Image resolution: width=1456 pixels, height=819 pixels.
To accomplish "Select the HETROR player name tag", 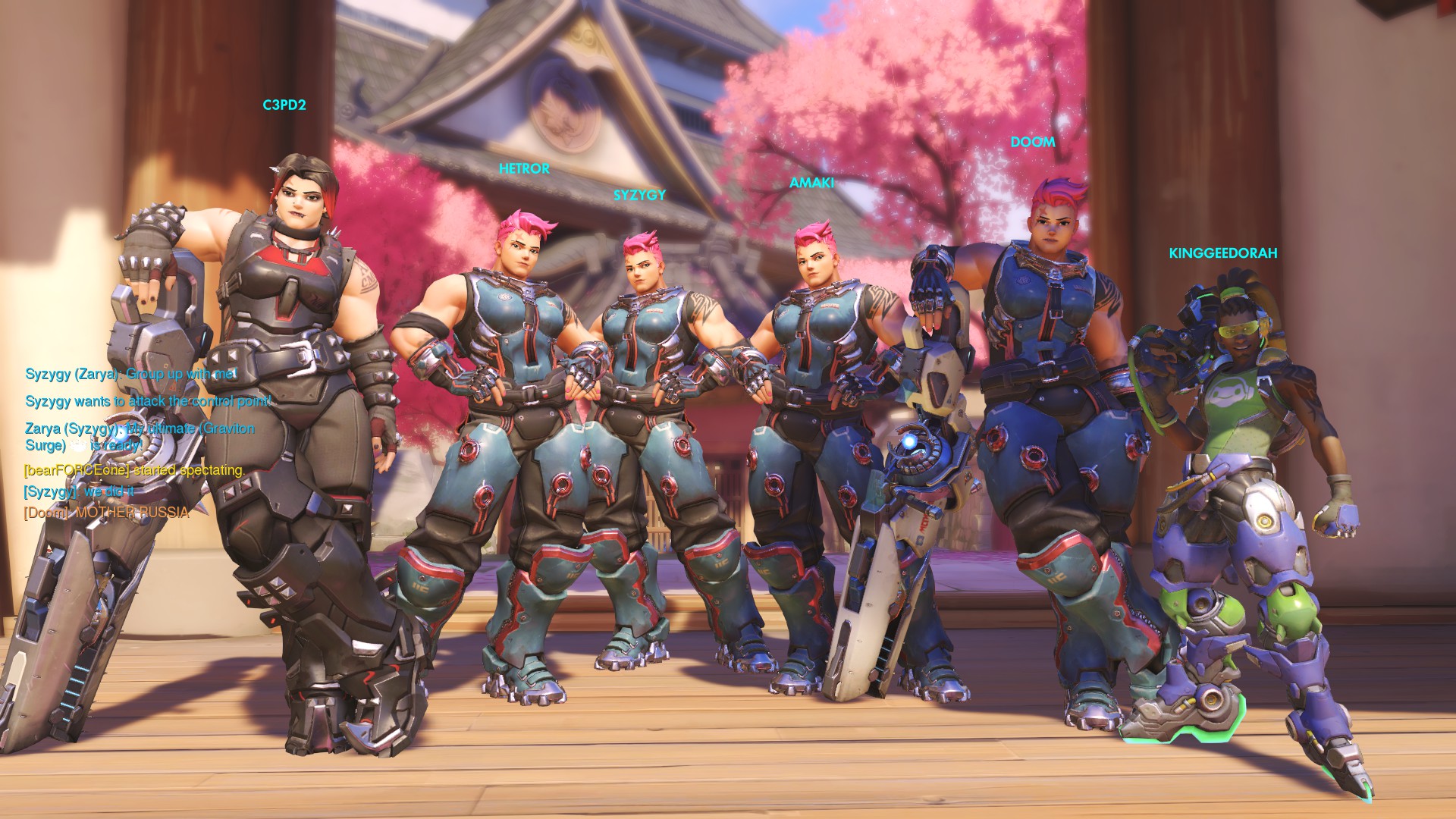I will (524, 169).
